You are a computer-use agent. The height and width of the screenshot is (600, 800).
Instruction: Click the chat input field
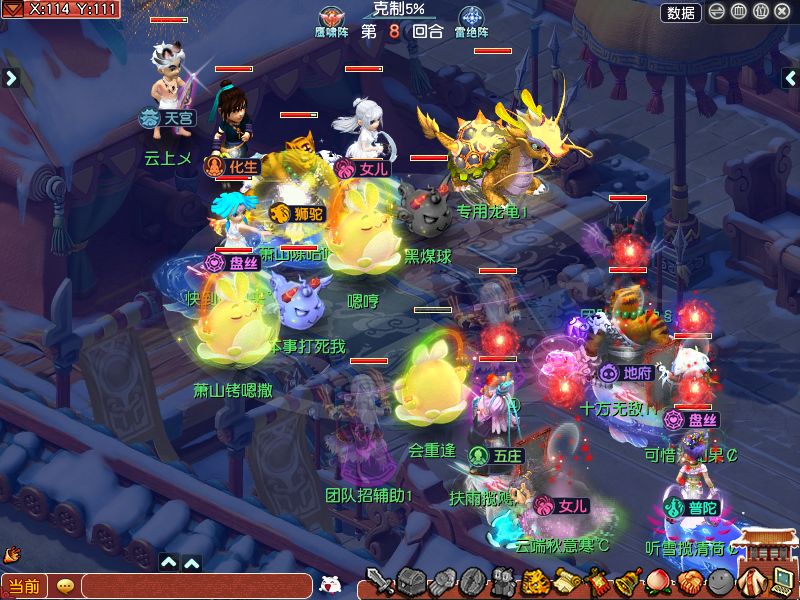(196, 586)
